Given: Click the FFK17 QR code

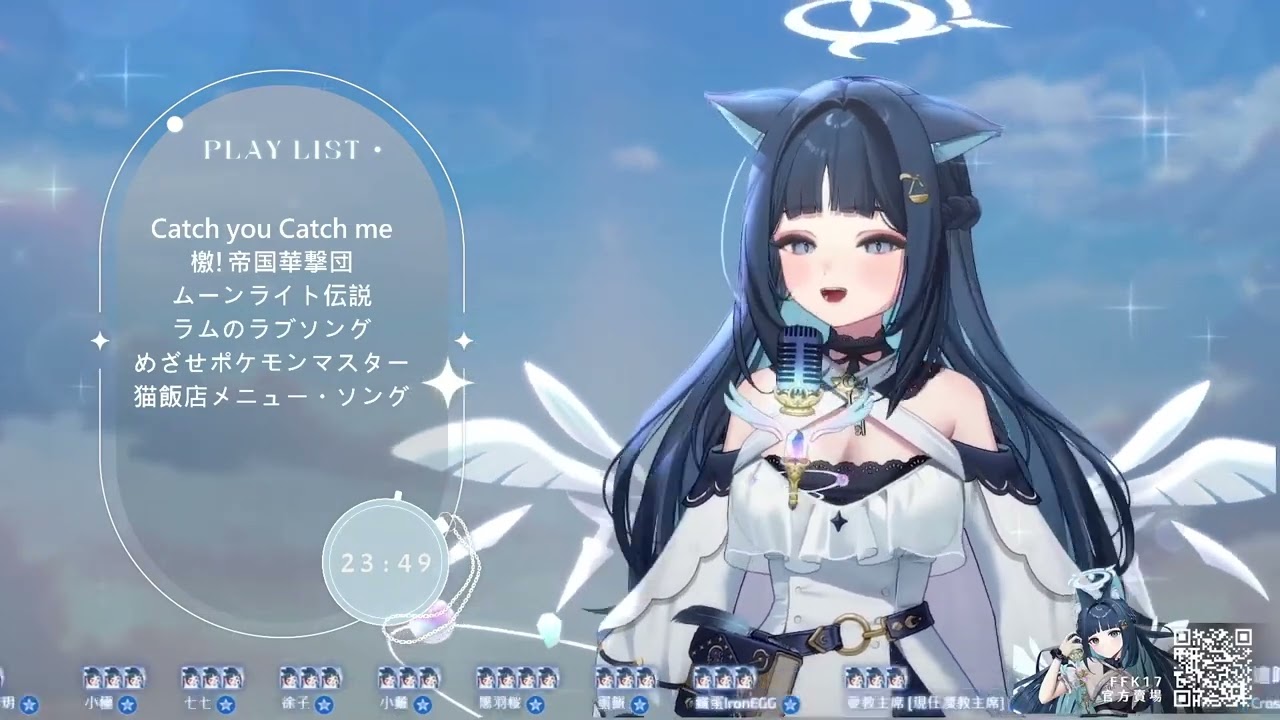Looking at the screenshot, I should point(1212,666).
